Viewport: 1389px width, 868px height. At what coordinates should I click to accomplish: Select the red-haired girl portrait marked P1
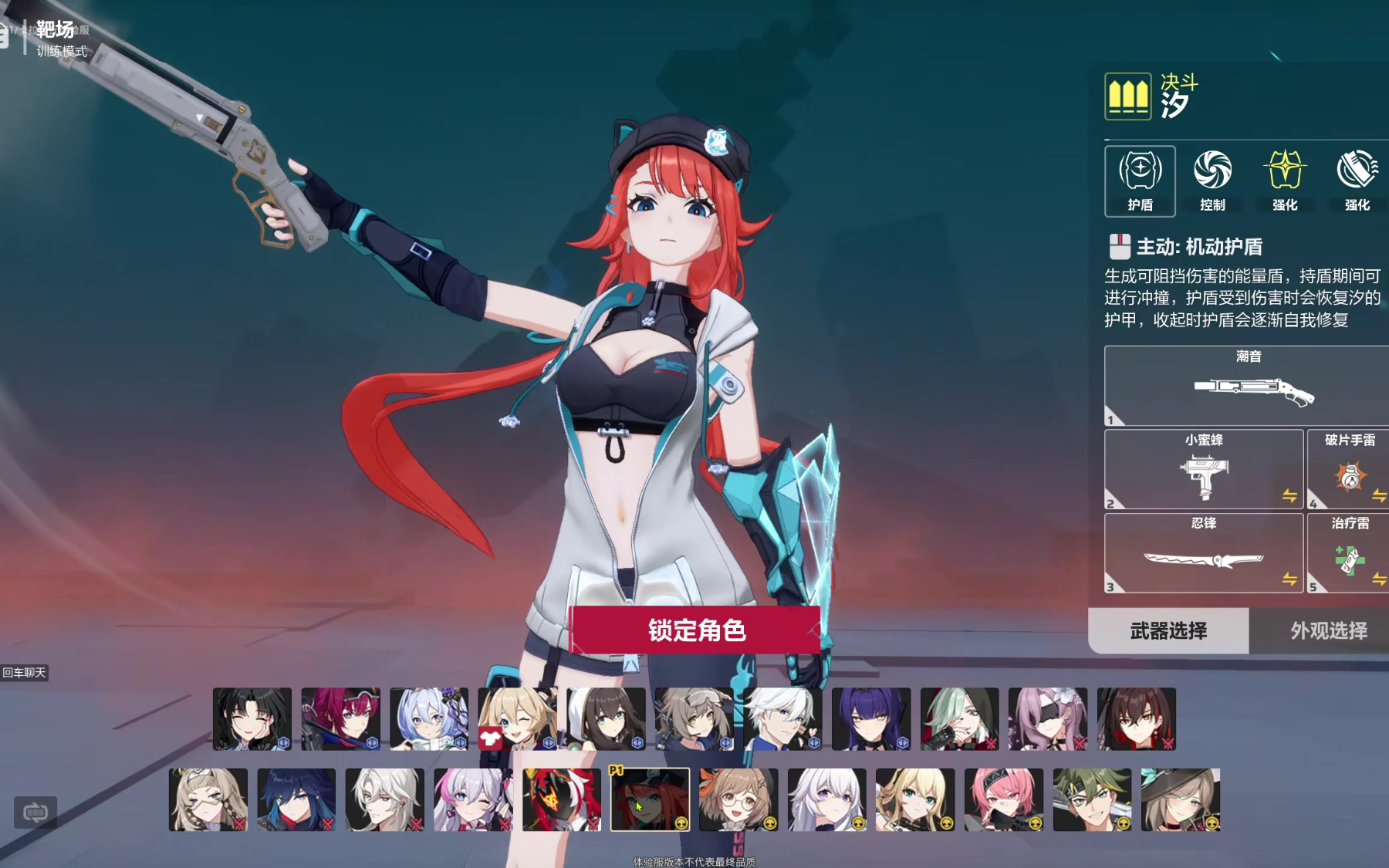coord(650,799)
